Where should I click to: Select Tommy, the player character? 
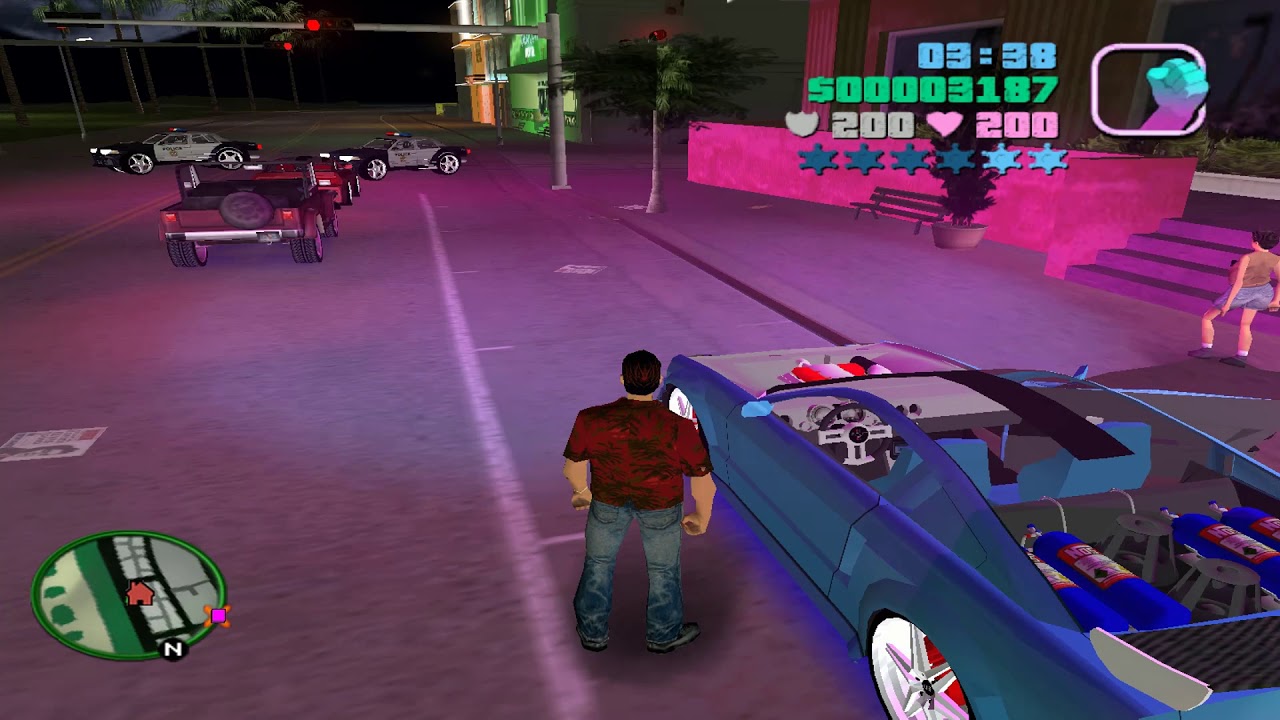tap(635, 500)
